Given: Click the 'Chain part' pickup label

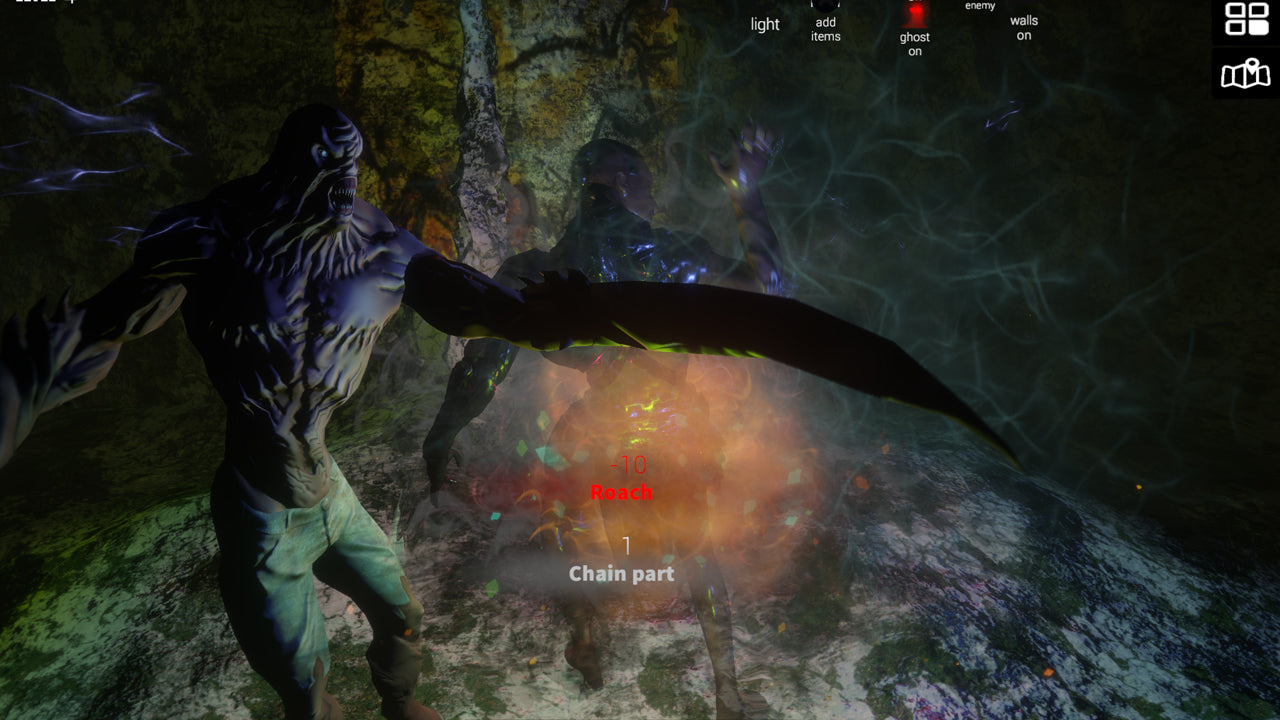Looking at the screenshot, I should coord(620,574).
